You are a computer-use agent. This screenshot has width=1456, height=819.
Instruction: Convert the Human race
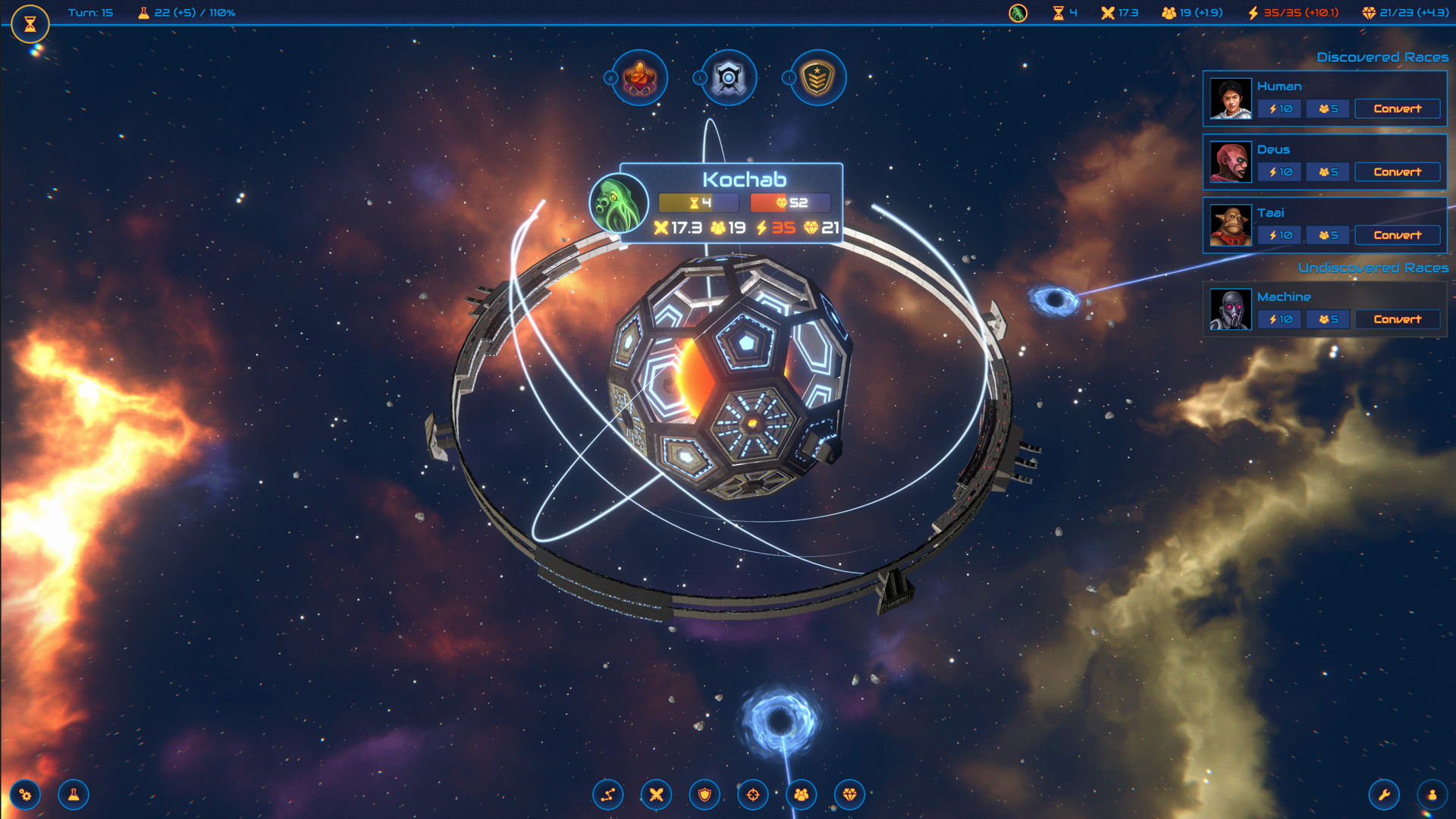1397,108
